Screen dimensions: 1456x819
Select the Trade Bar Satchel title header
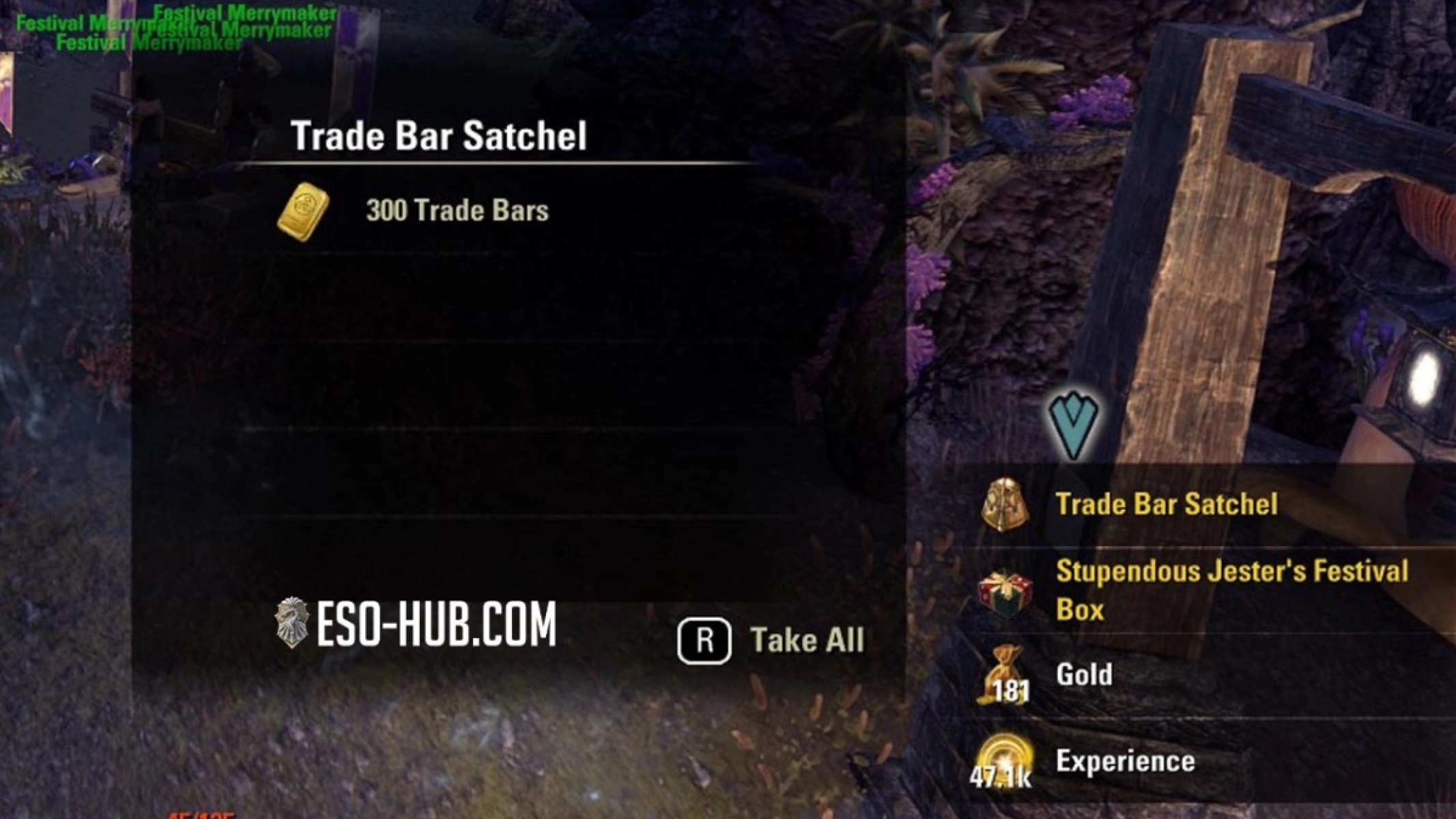coord(439,134)
